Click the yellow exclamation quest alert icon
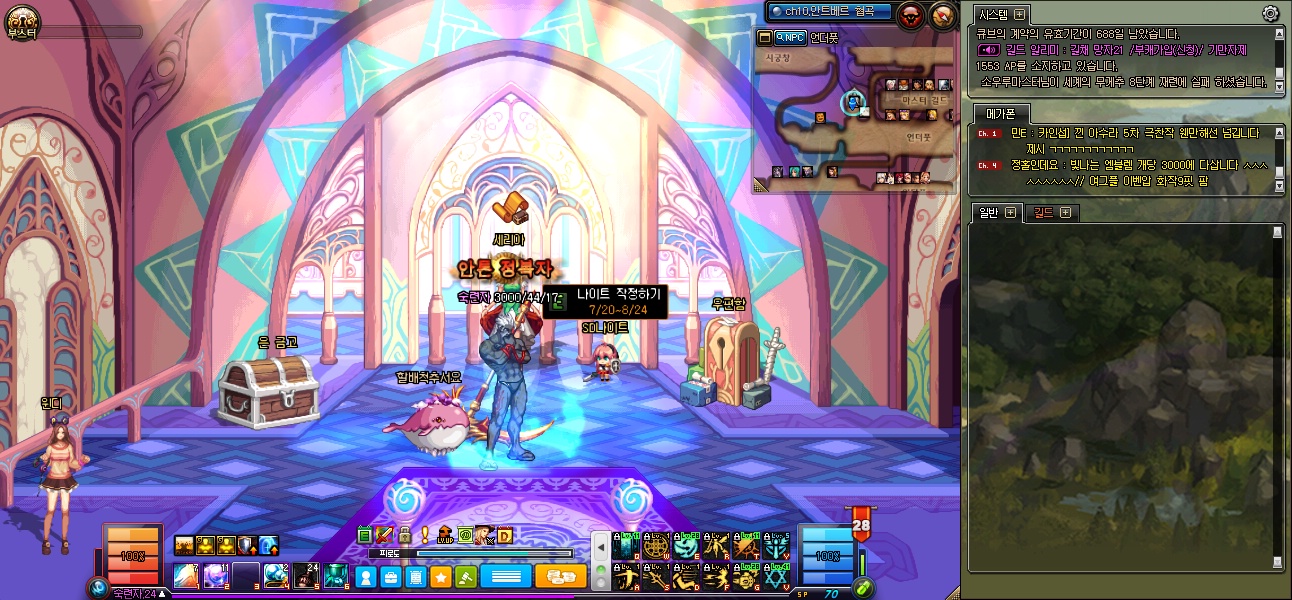The width and height of the screenshot is (1292, 600). coord(425,535)
